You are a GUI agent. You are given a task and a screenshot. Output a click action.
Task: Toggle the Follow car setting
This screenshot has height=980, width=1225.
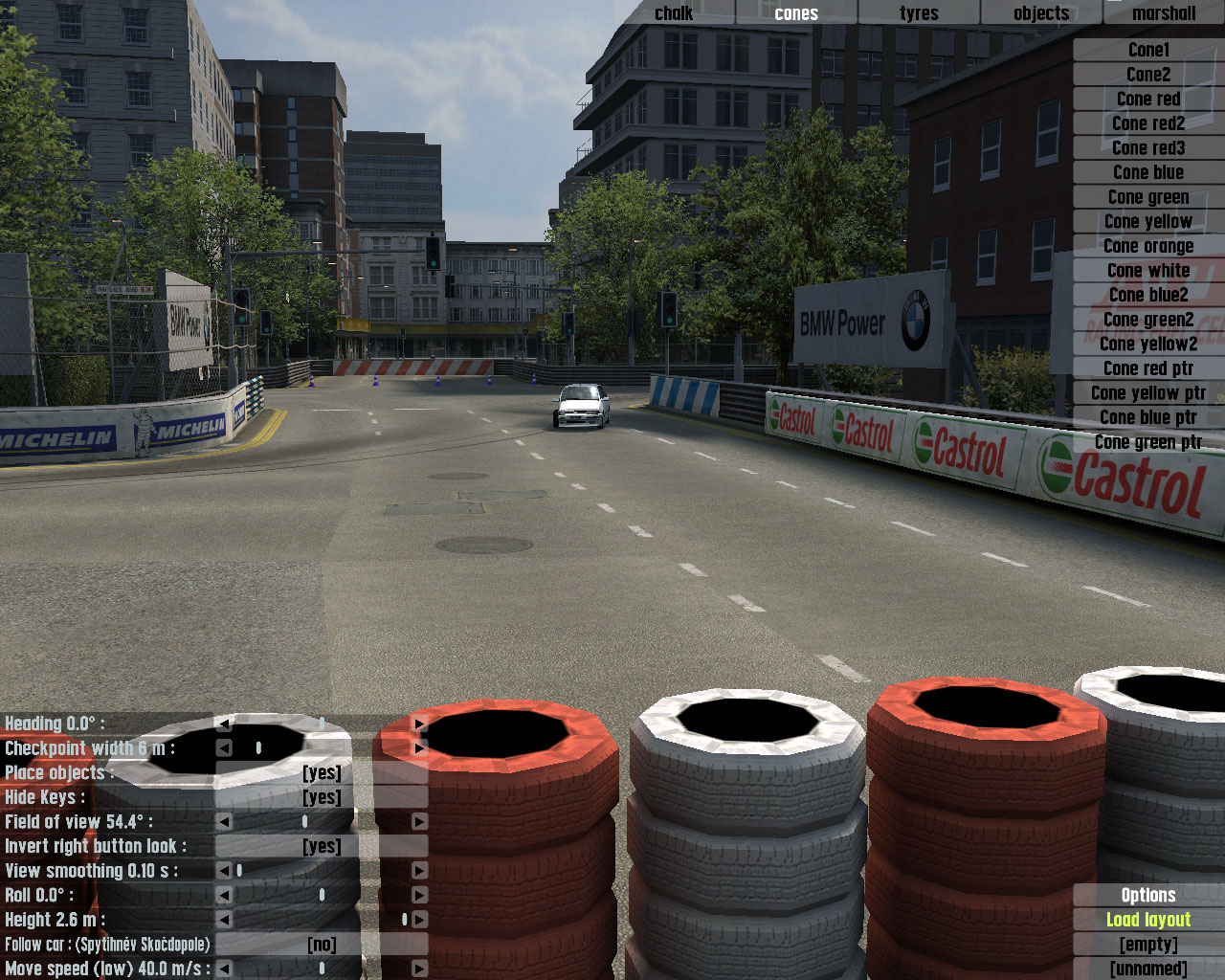click(x=322, y=945)
